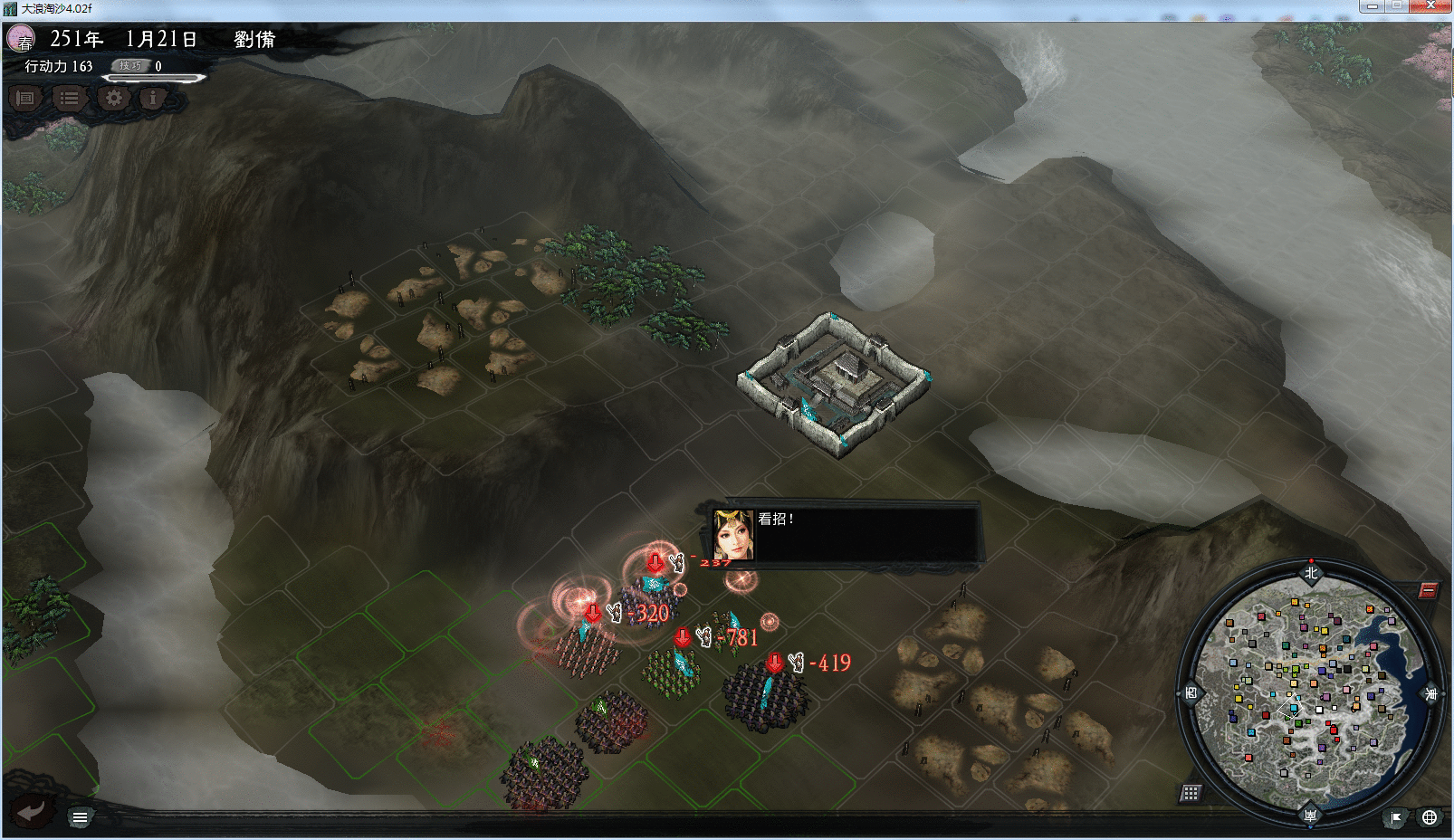
Task: Click the flag icon below the minimap
Action: (x=1396, y=817)
